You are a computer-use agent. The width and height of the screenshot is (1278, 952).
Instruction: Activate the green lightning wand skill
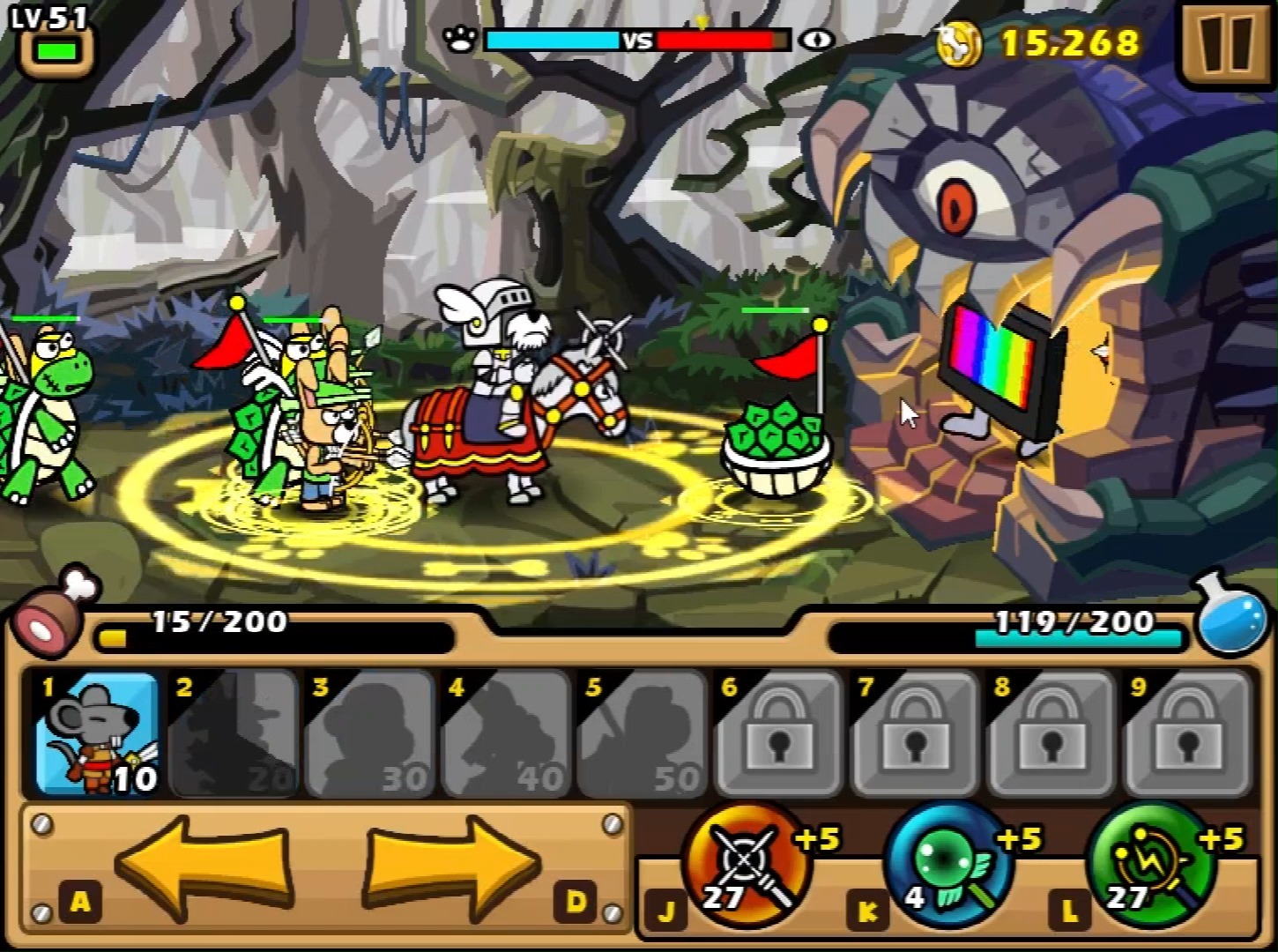[x=1151, y=865]
